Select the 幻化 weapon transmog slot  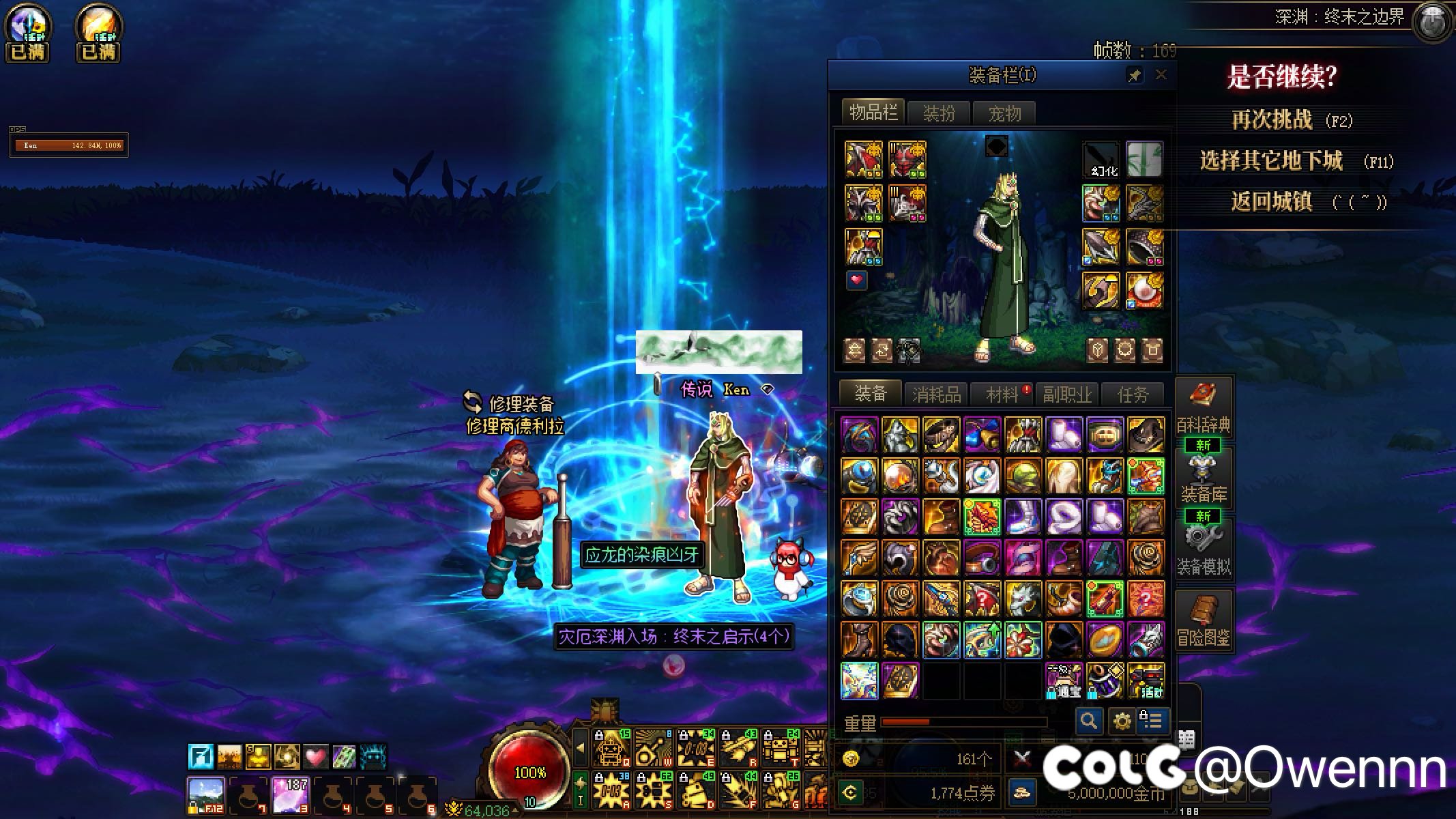coord(1101,160)
